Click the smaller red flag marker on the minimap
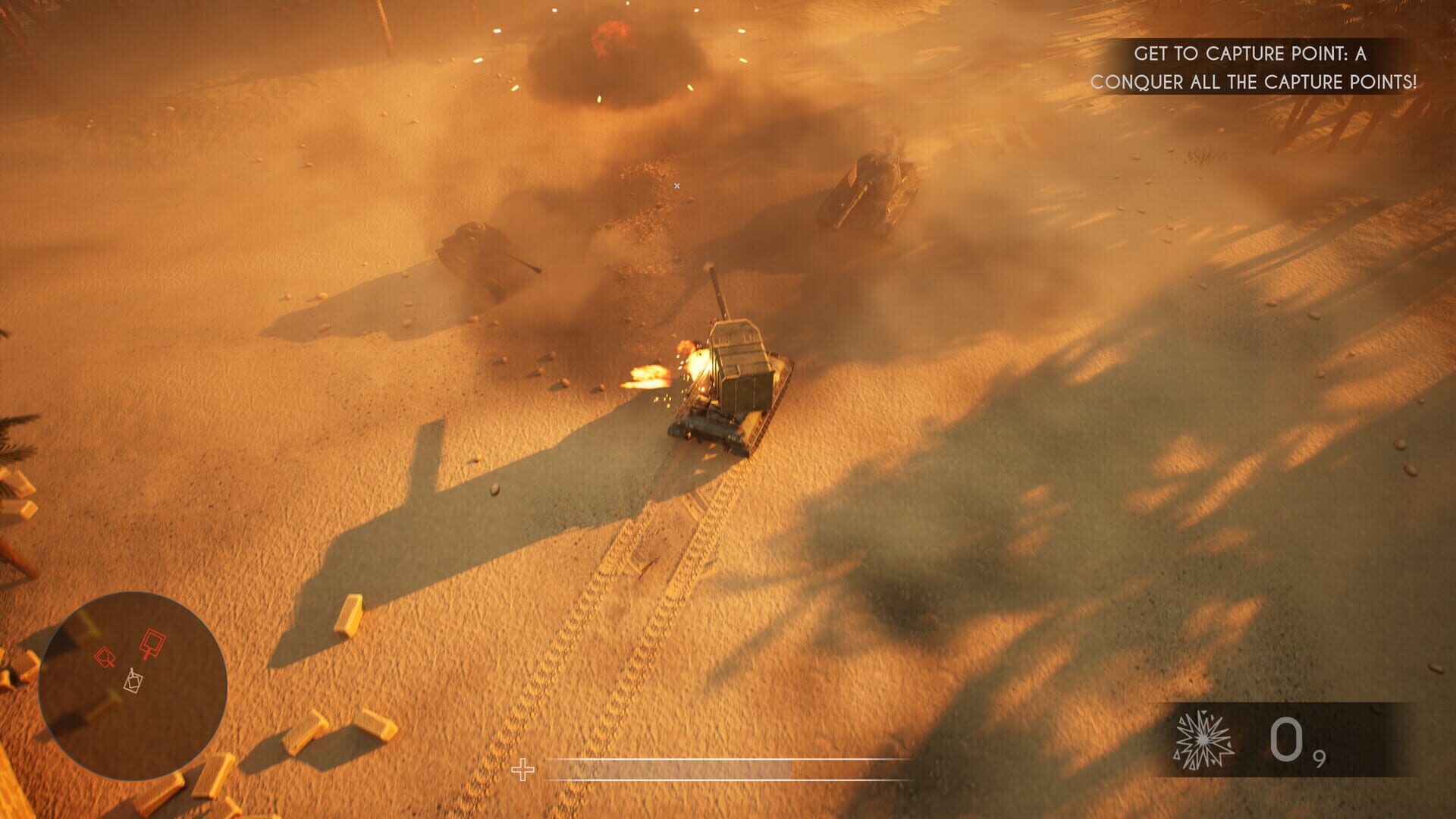 click(105, 657)
